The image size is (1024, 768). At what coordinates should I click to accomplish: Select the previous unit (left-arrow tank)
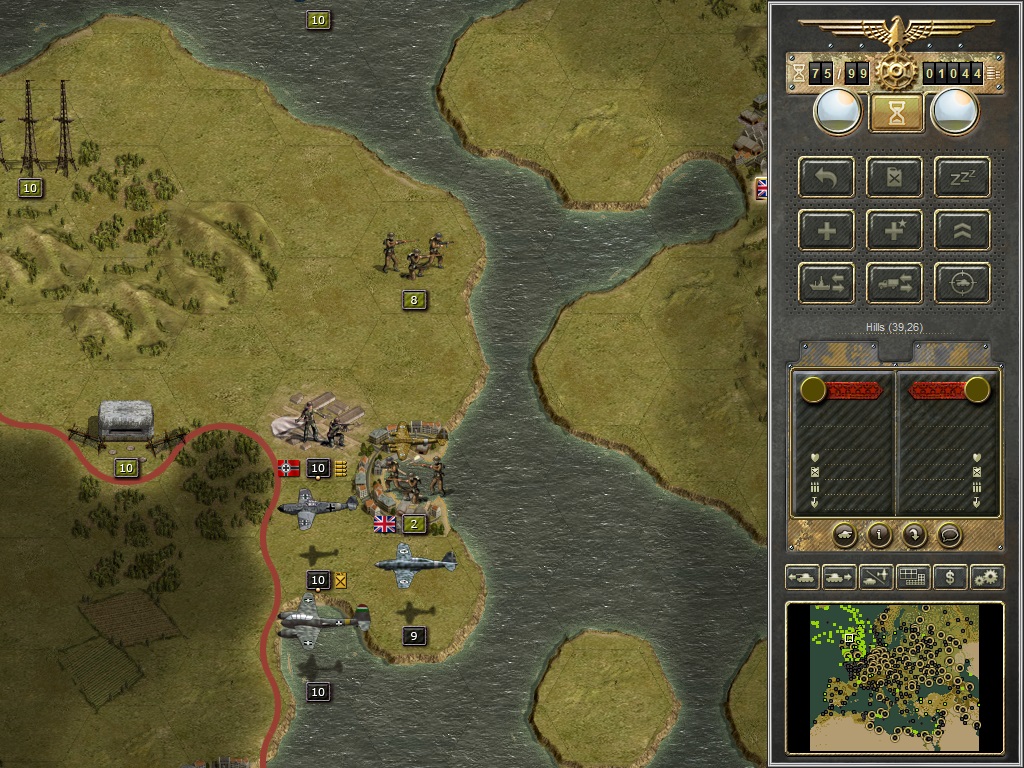click(x=802, y=577)
